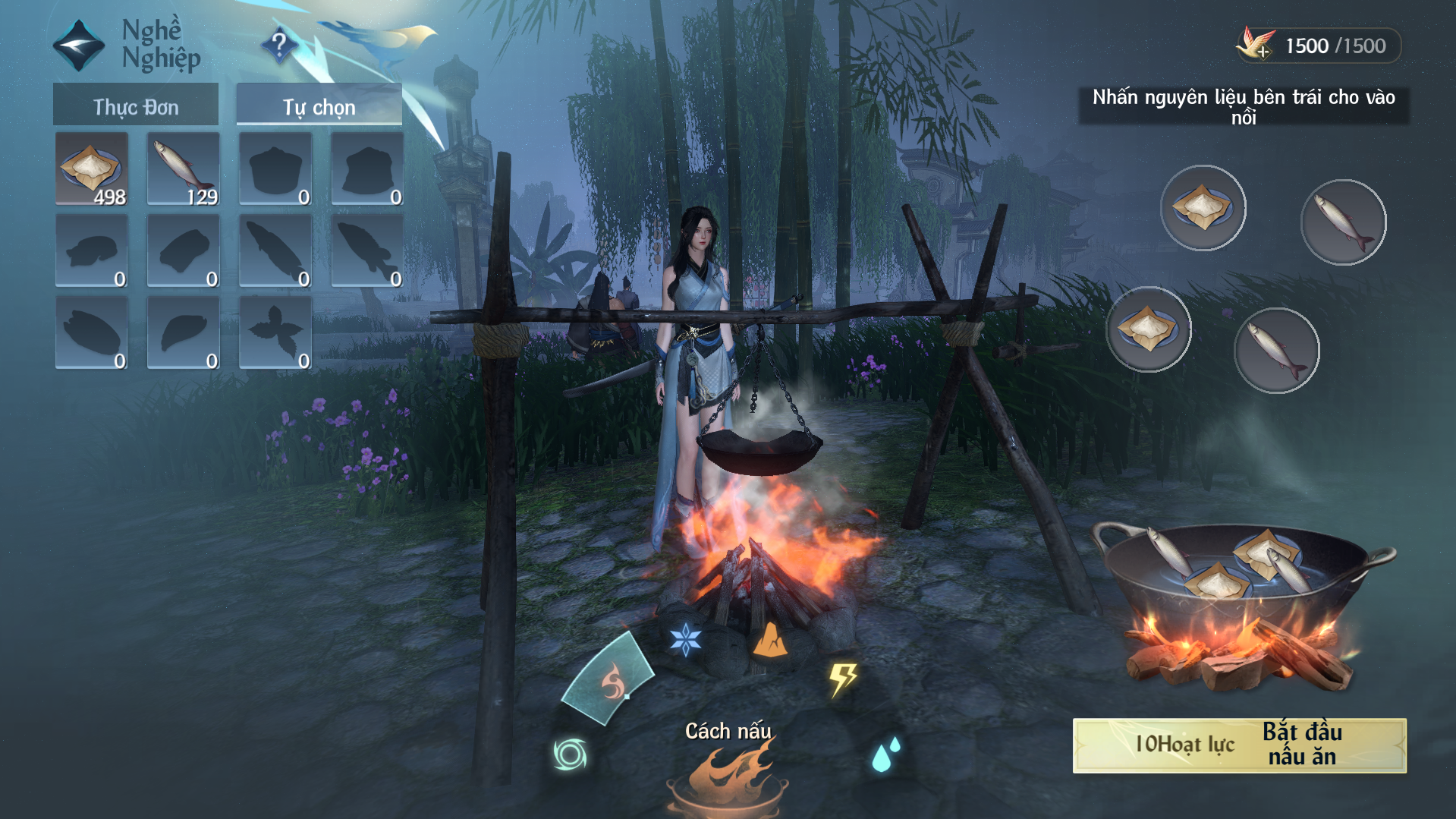Choose the wind swirl cooking method
The height and width of the screenshot is (819, 1456).
click(x=571, y=754)
